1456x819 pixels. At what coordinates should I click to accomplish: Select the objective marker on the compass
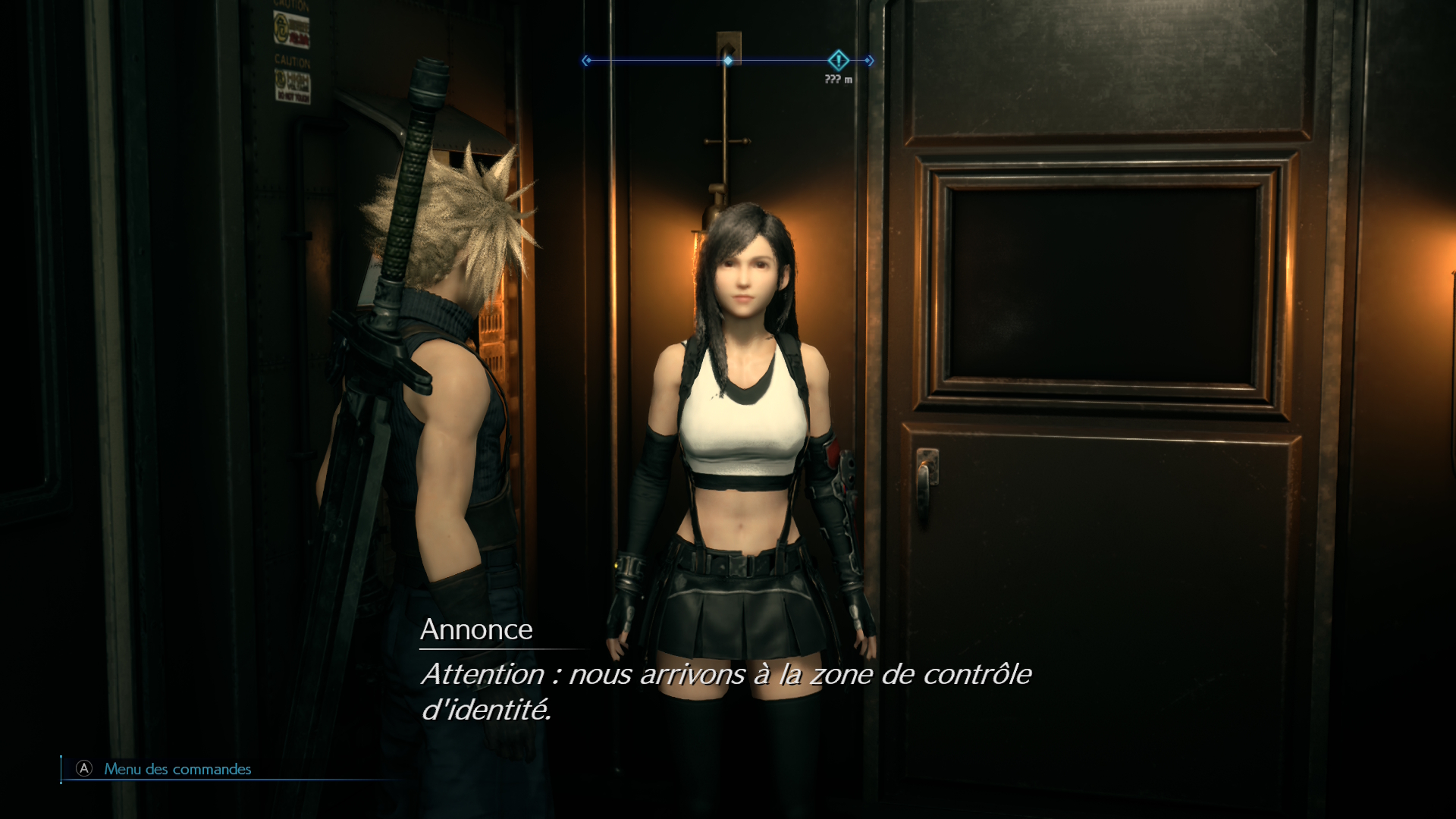pos(838,60)
